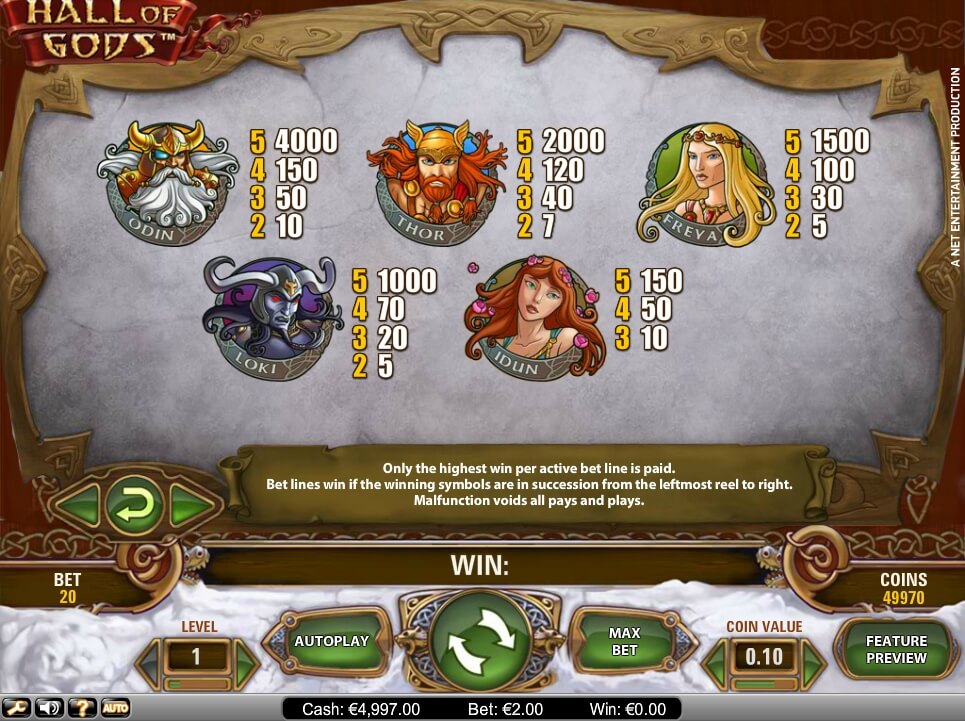Raise the coin value
The height and width of the screenshot is (721, 965).
coord(812,659)
